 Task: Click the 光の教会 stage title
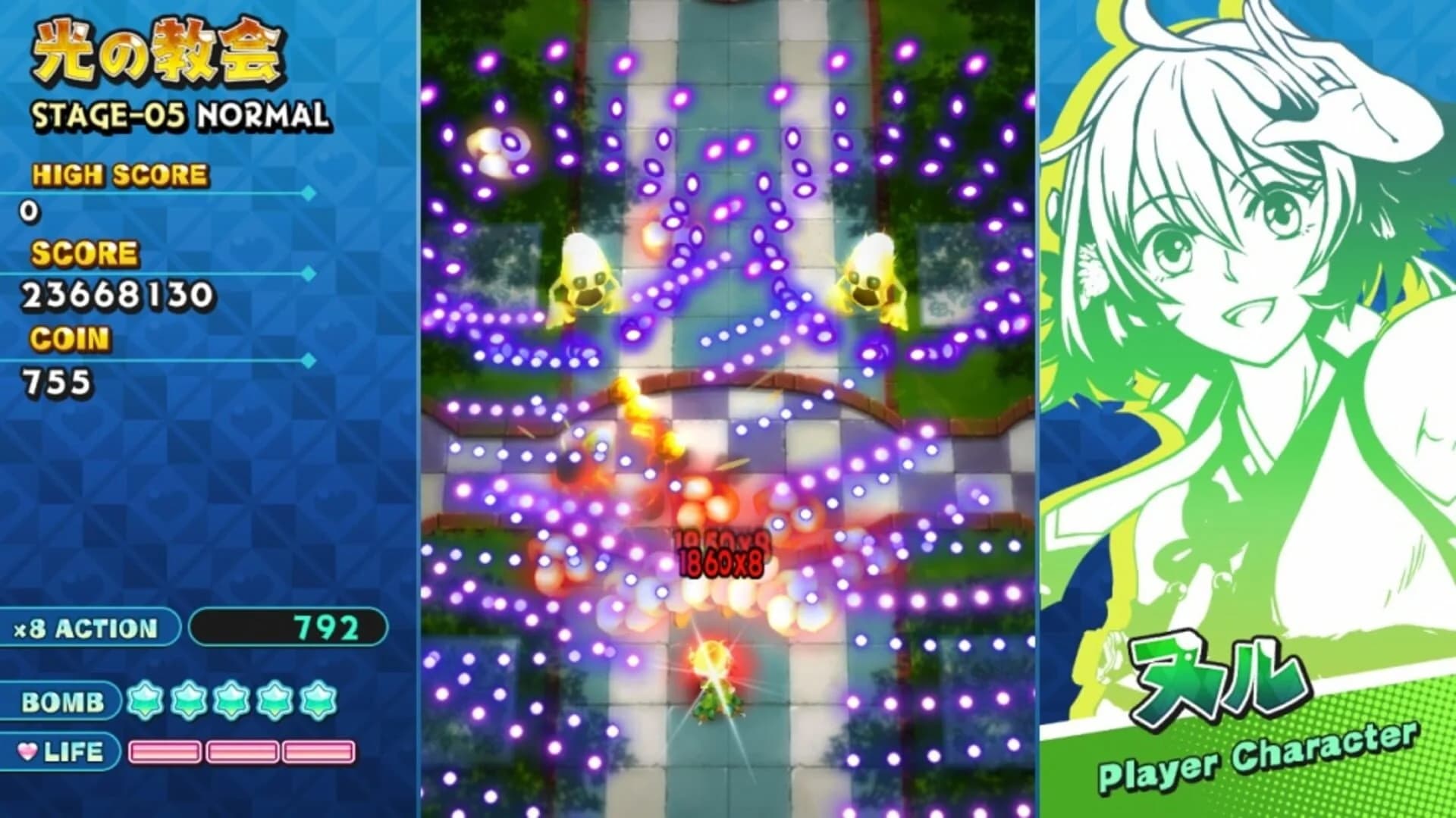(159, 49)
